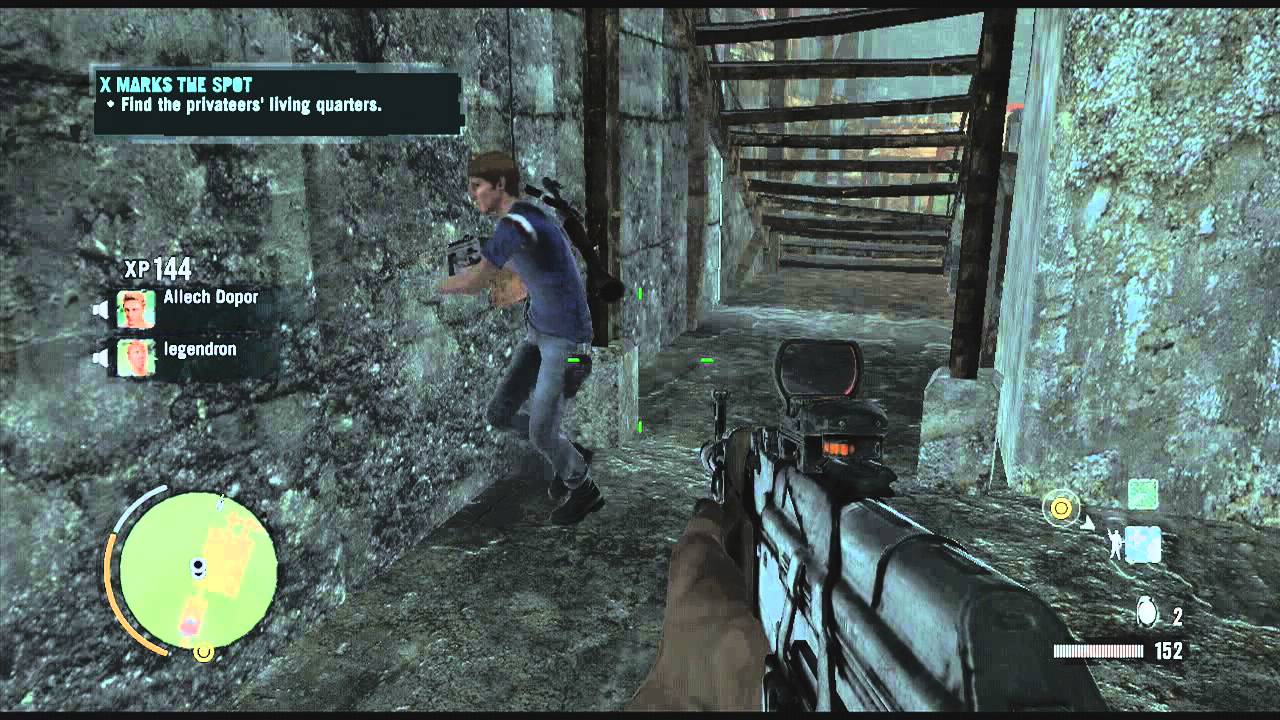This screenshot has height=720, width=1280.
Task: Click the yellow circle ability icon
Action: click(x=1060, y=509)
